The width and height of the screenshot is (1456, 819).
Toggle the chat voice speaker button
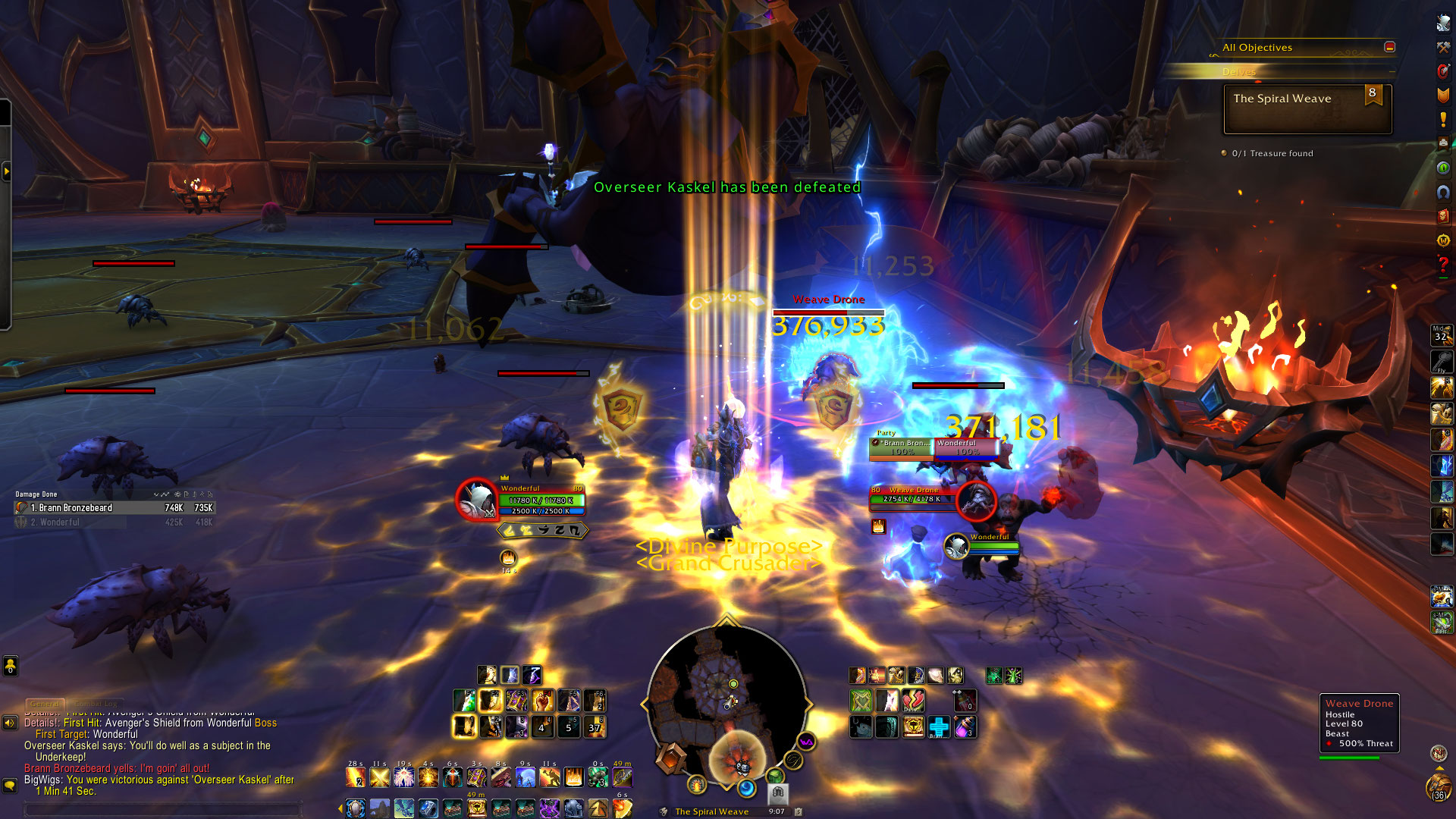[10, 723]
